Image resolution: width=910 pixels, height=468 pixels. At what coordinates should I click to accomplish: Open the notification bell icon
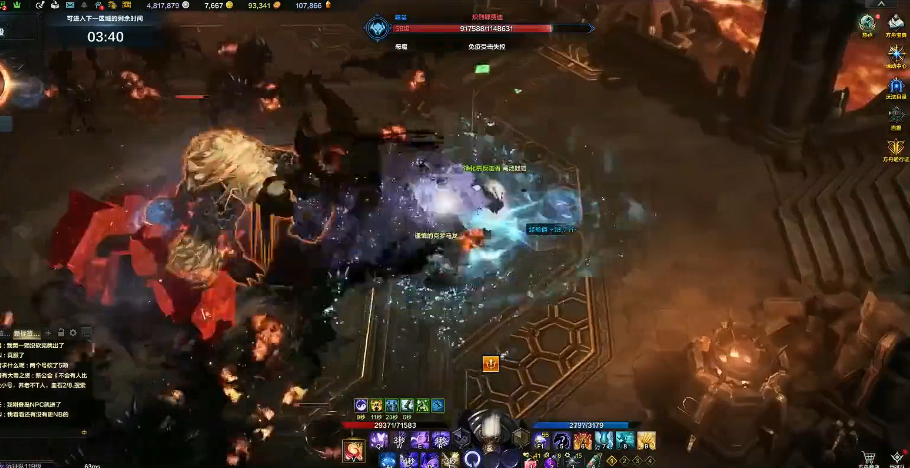click(84, 6)
